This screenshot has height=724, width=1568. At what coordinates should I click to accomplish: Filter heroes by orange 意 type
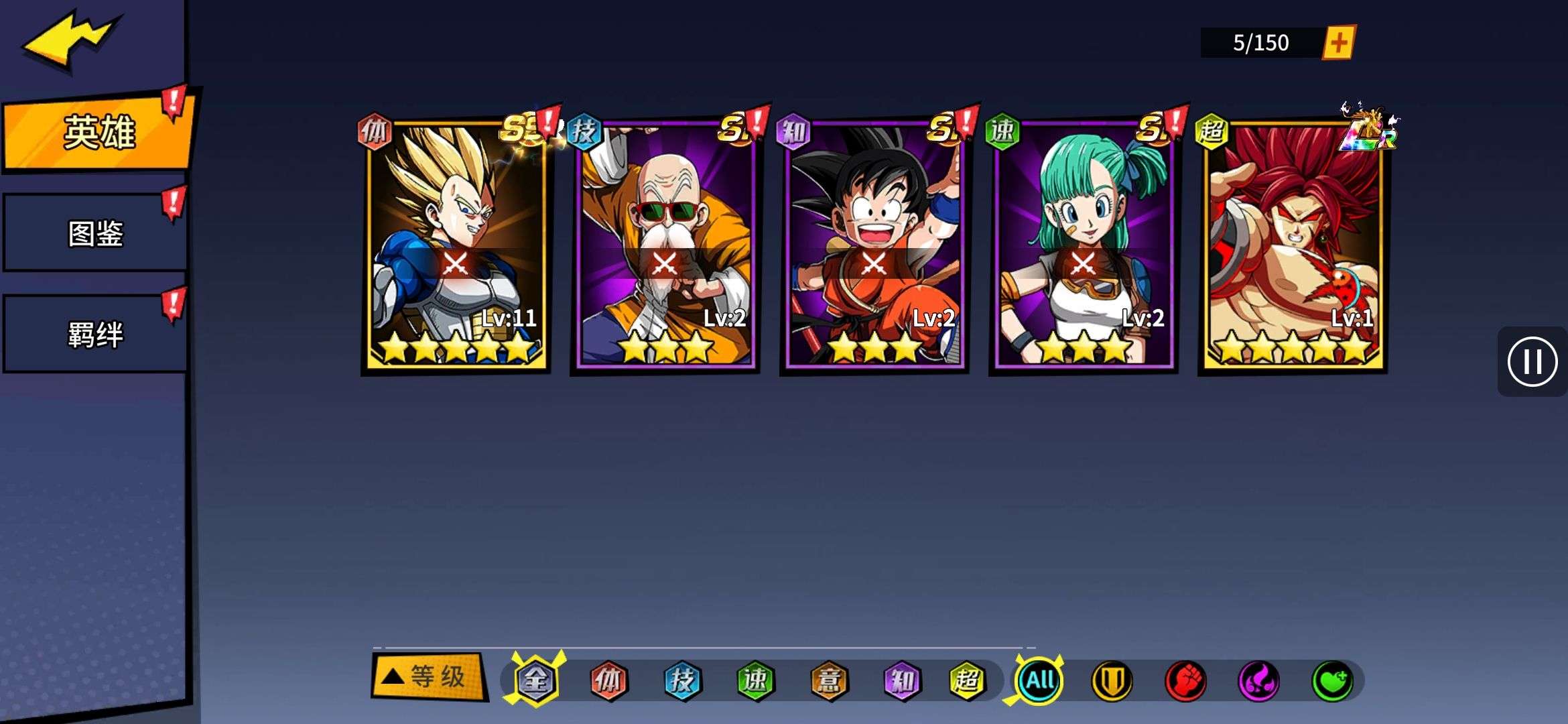(829, 680)
